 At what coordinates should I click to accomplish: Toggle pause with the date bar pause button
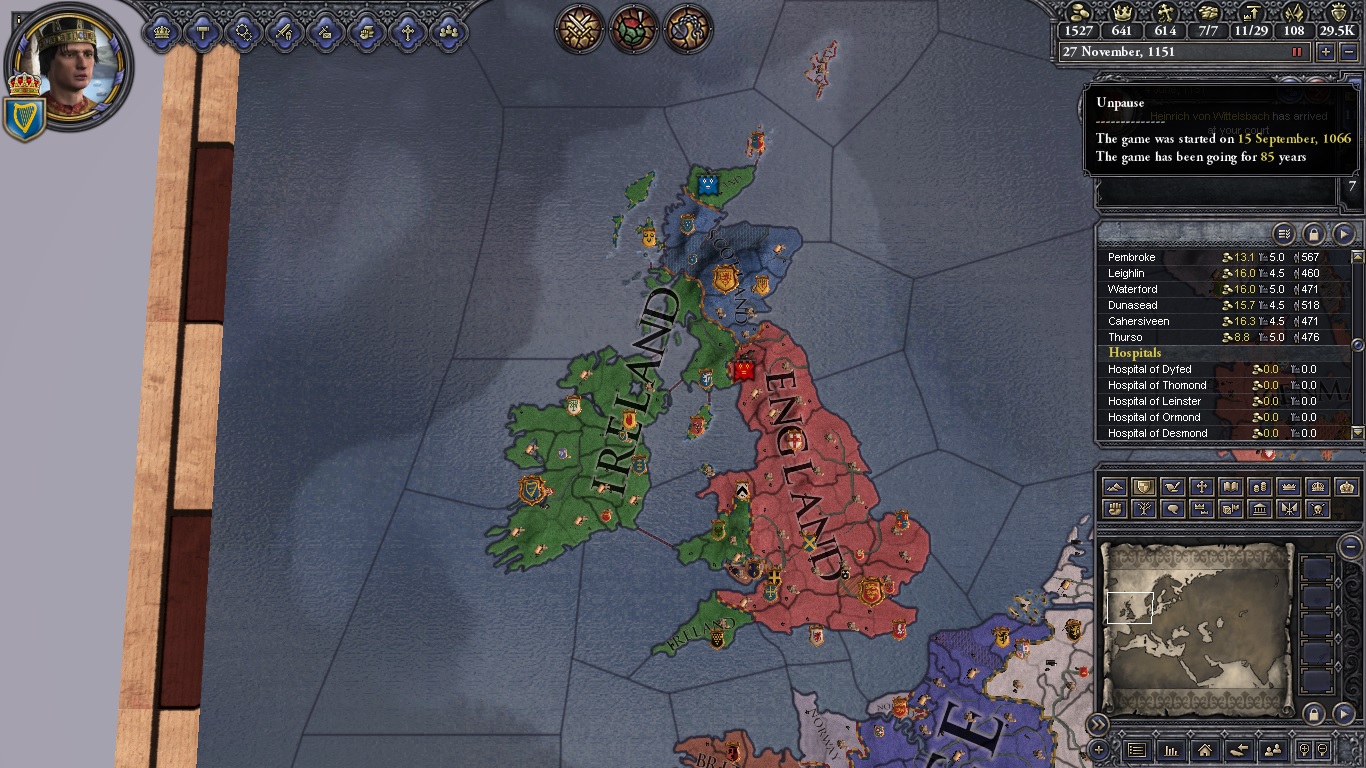pyautogui.click(x=1298, y=52)
